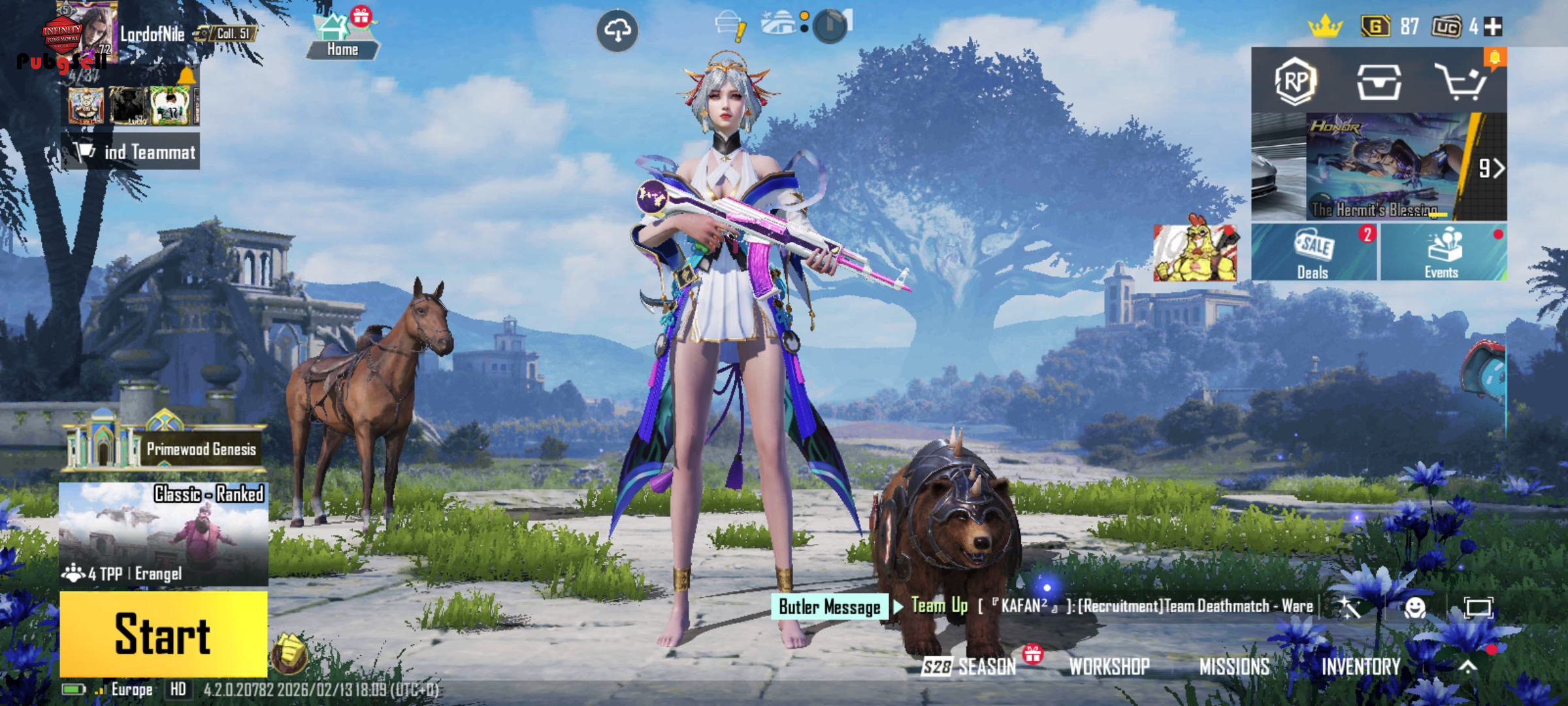Open the shopping cart shop

tap(1461, 82)
